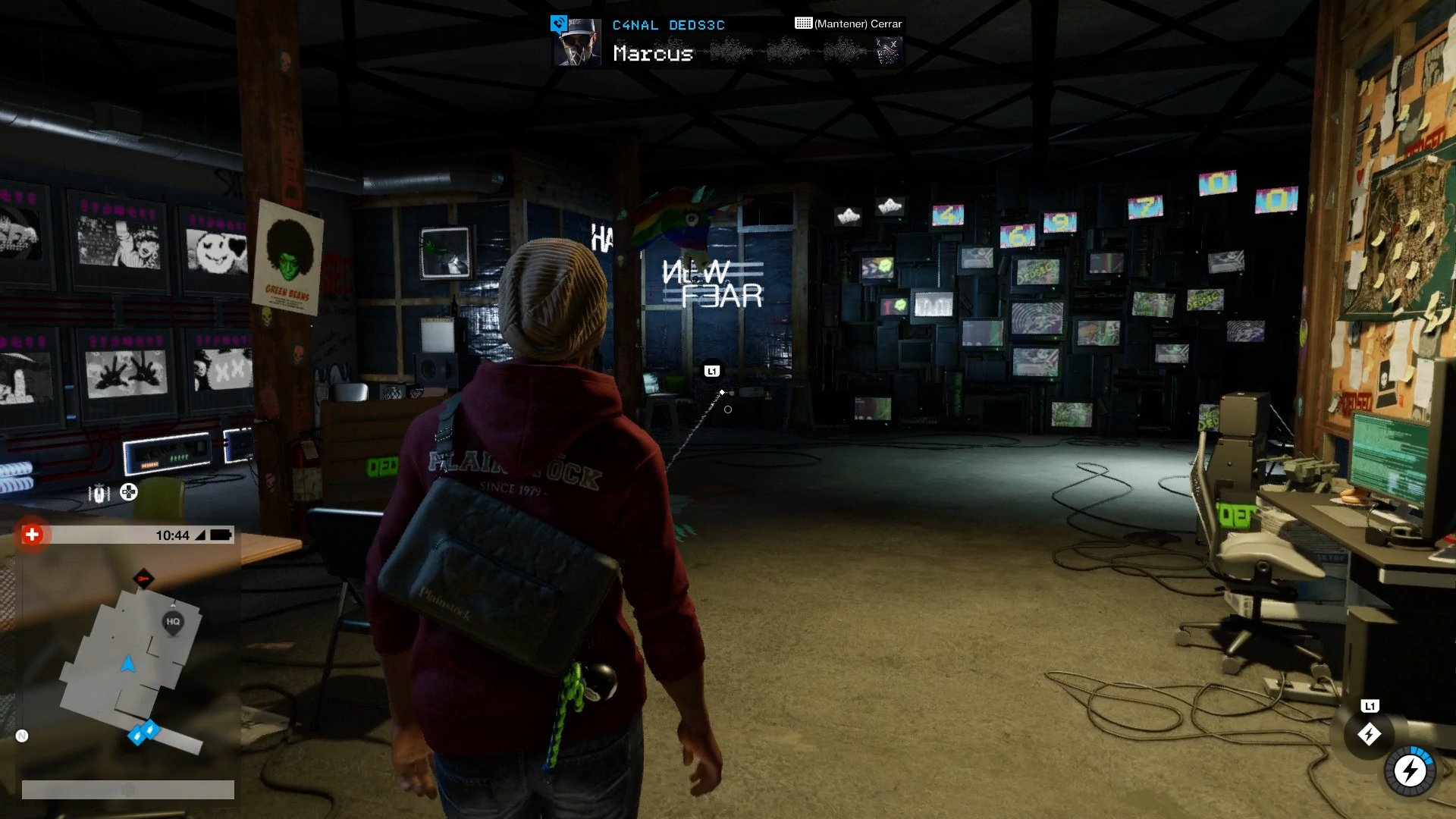Screen dimensions: 1456x819
Task: Expand the C4NAL DEDS3C channel header
Action: [x=668, y=24]
